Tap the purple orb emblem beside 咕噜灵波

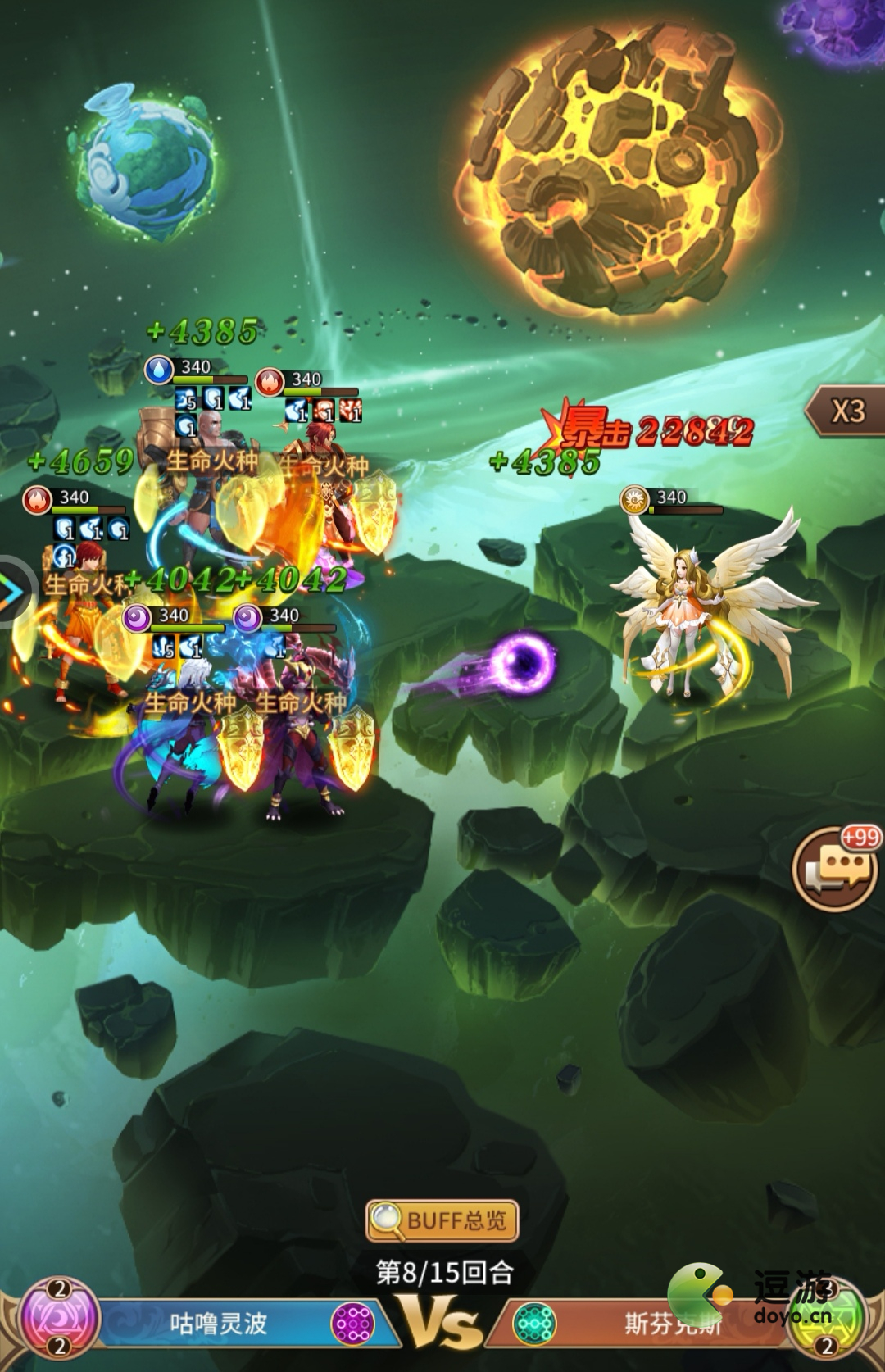coord(58,1320)
